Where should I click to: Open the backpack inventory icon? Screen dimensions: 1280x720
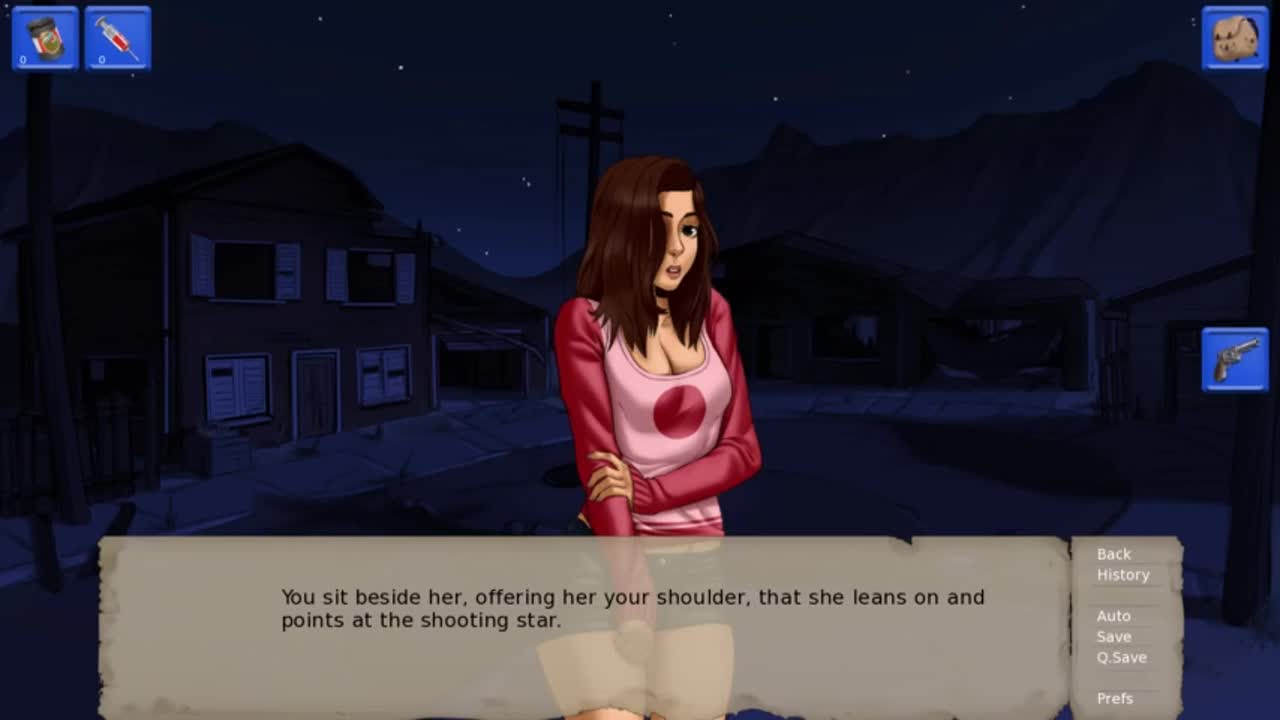coord(1234,39)
